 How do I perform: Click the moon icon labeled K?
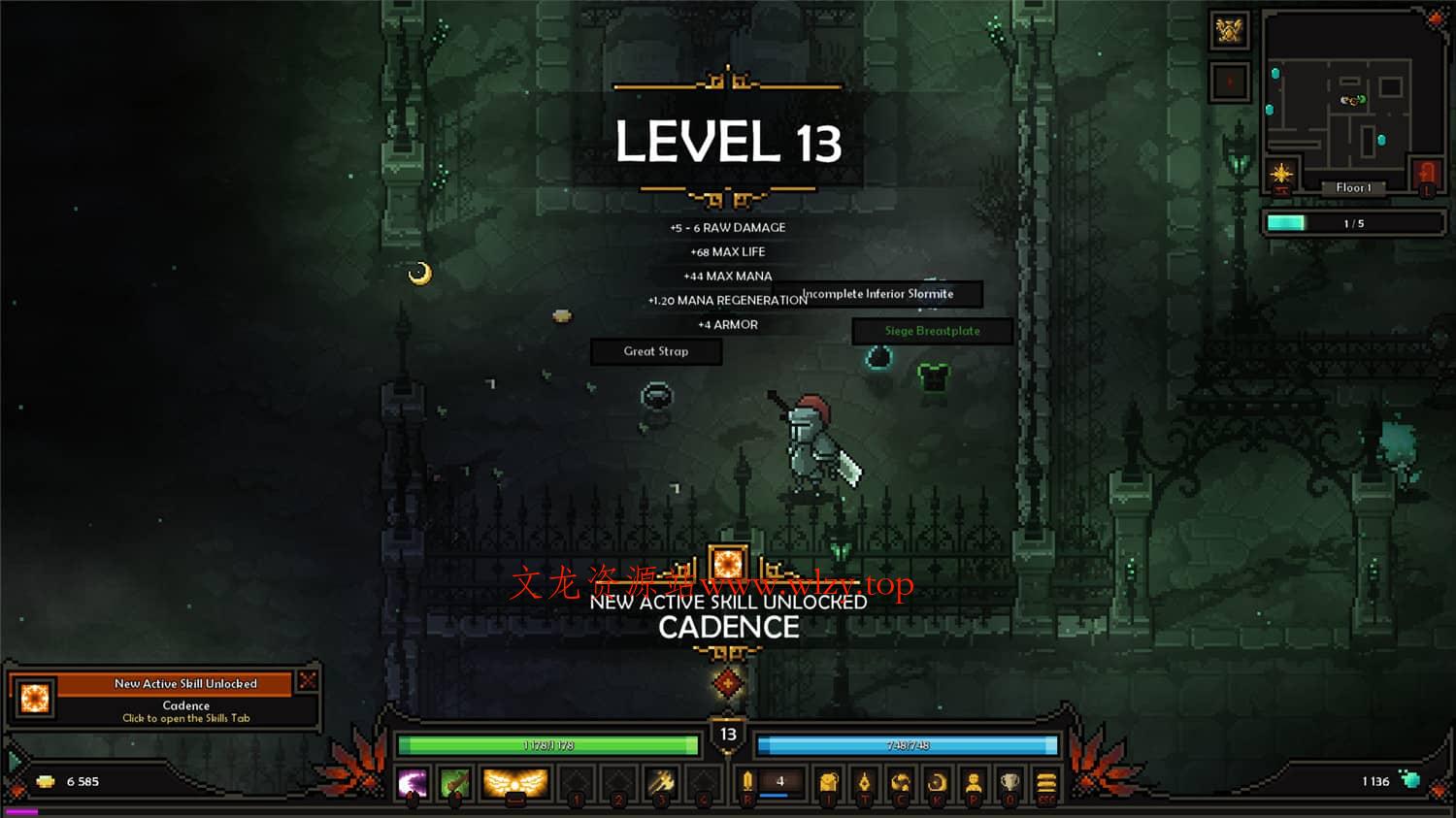937,781
